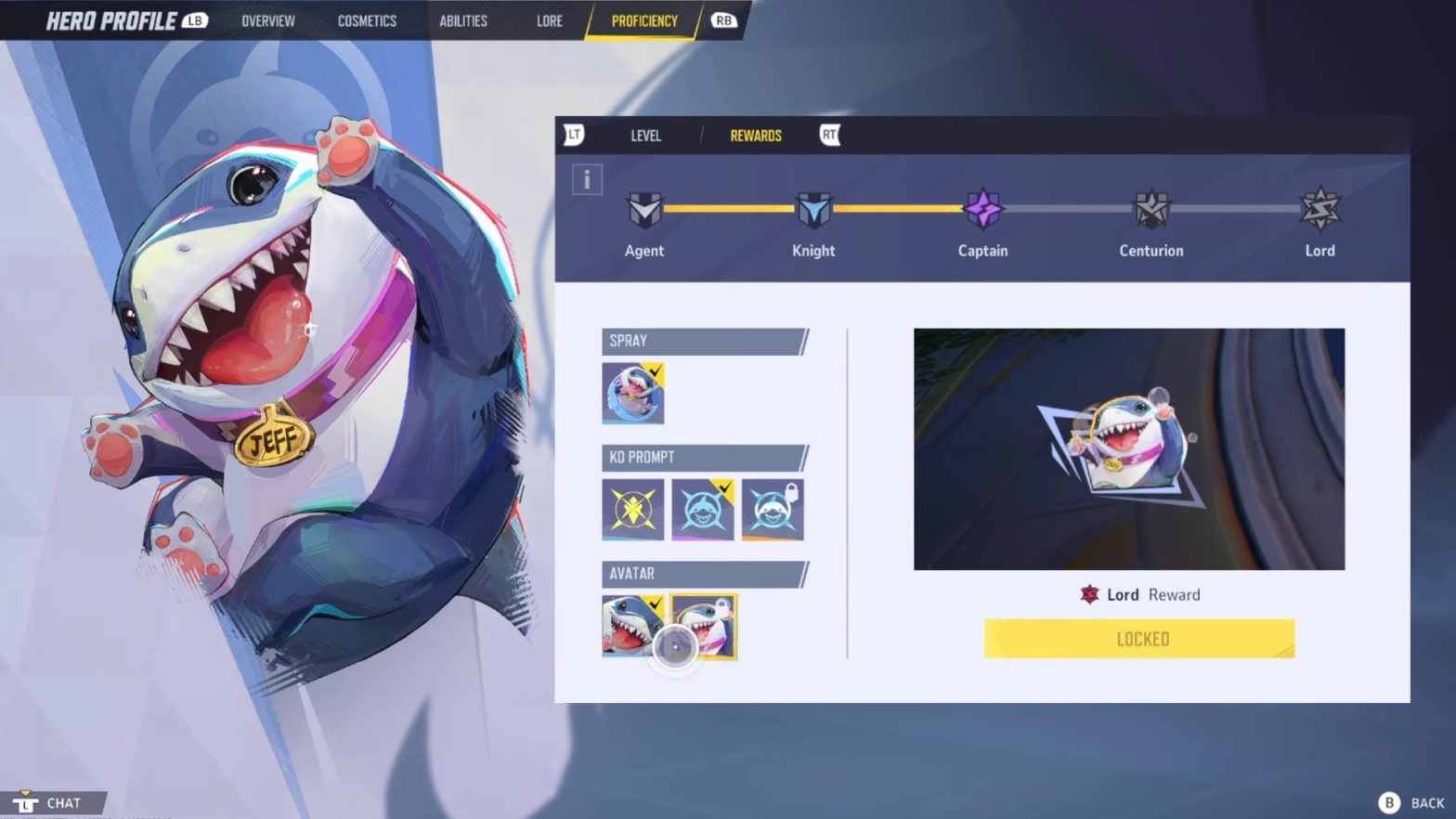Select the Agent proficiency rank icon

pyautogui.click(x=644, y=209)
